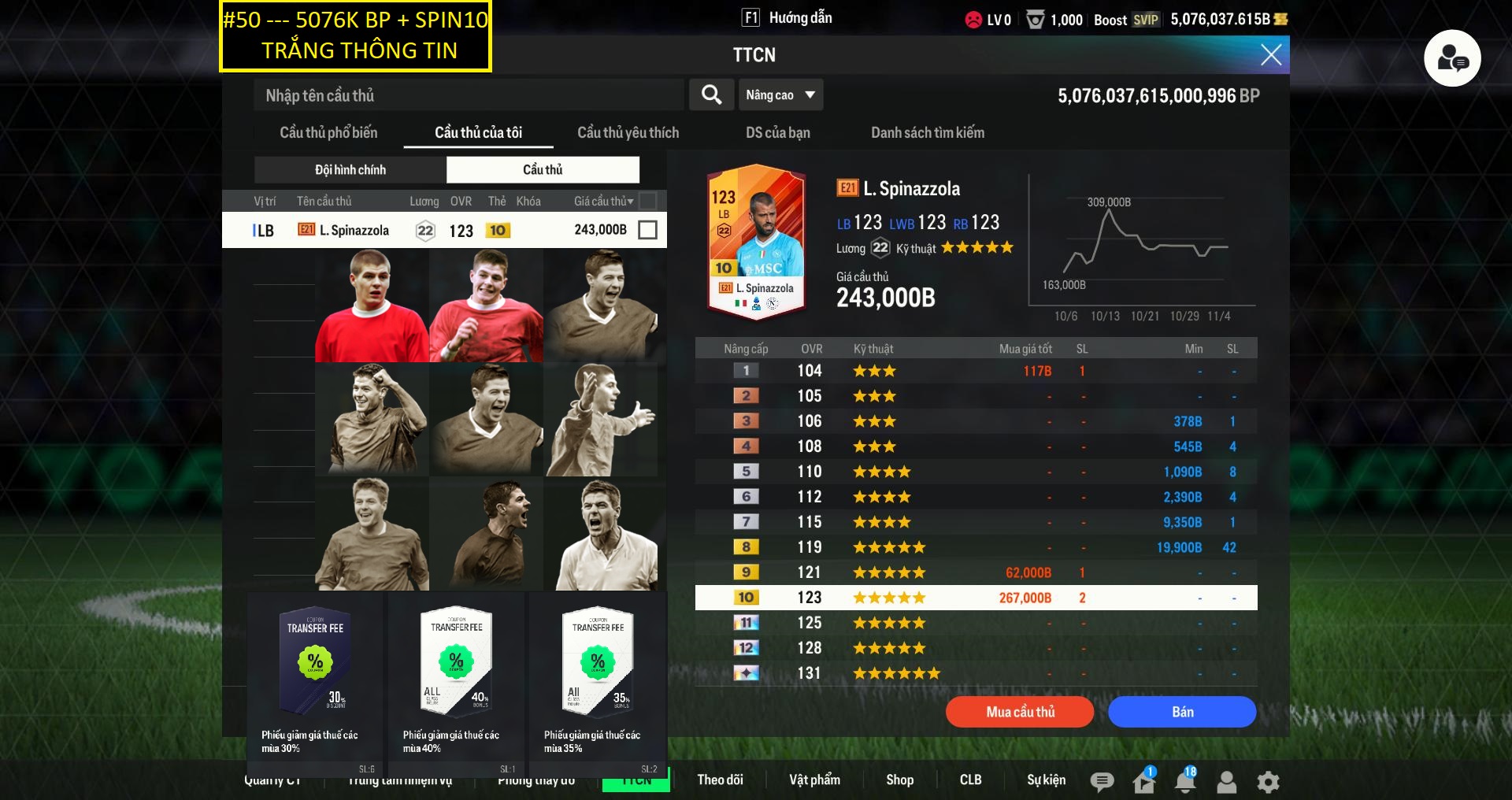Viewport: 1512px width, 800px height.
Task: Select upgrade level 8 row
Action: pos(975,547)
